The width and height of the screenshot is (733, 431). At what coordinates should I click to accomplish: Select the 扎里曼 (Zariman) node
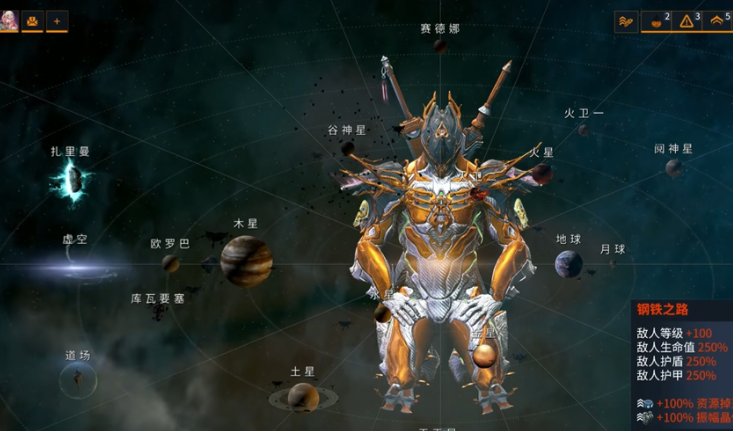(x=72, y=180)
